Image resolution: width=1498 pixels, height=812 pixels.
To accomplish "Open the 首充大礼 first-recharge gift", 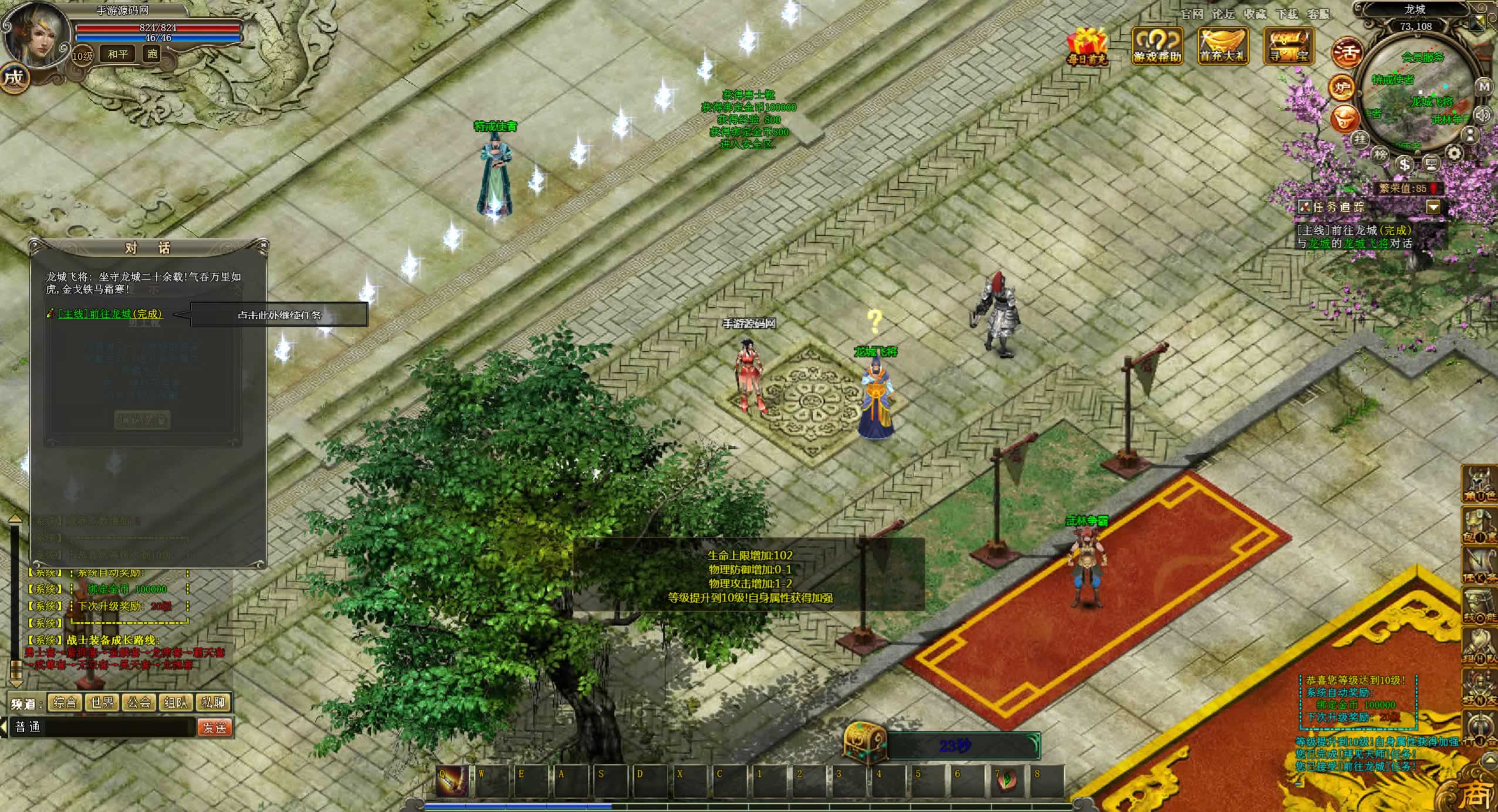I will pyautogui.click(x=1222, y=46).
